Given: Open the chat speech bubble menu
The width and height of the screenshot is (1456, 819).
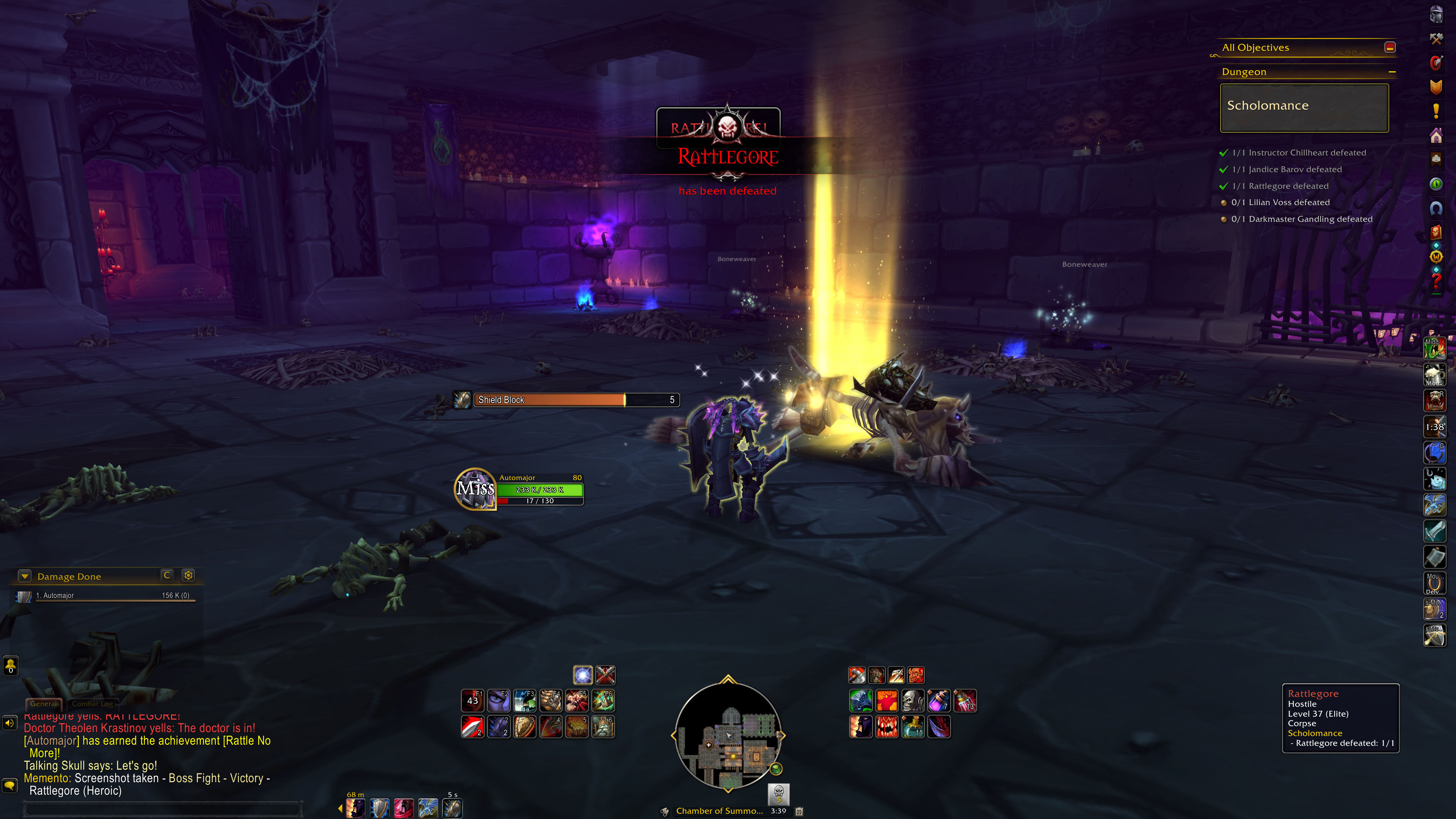Looking at the screenshot, I should point(9,784).
